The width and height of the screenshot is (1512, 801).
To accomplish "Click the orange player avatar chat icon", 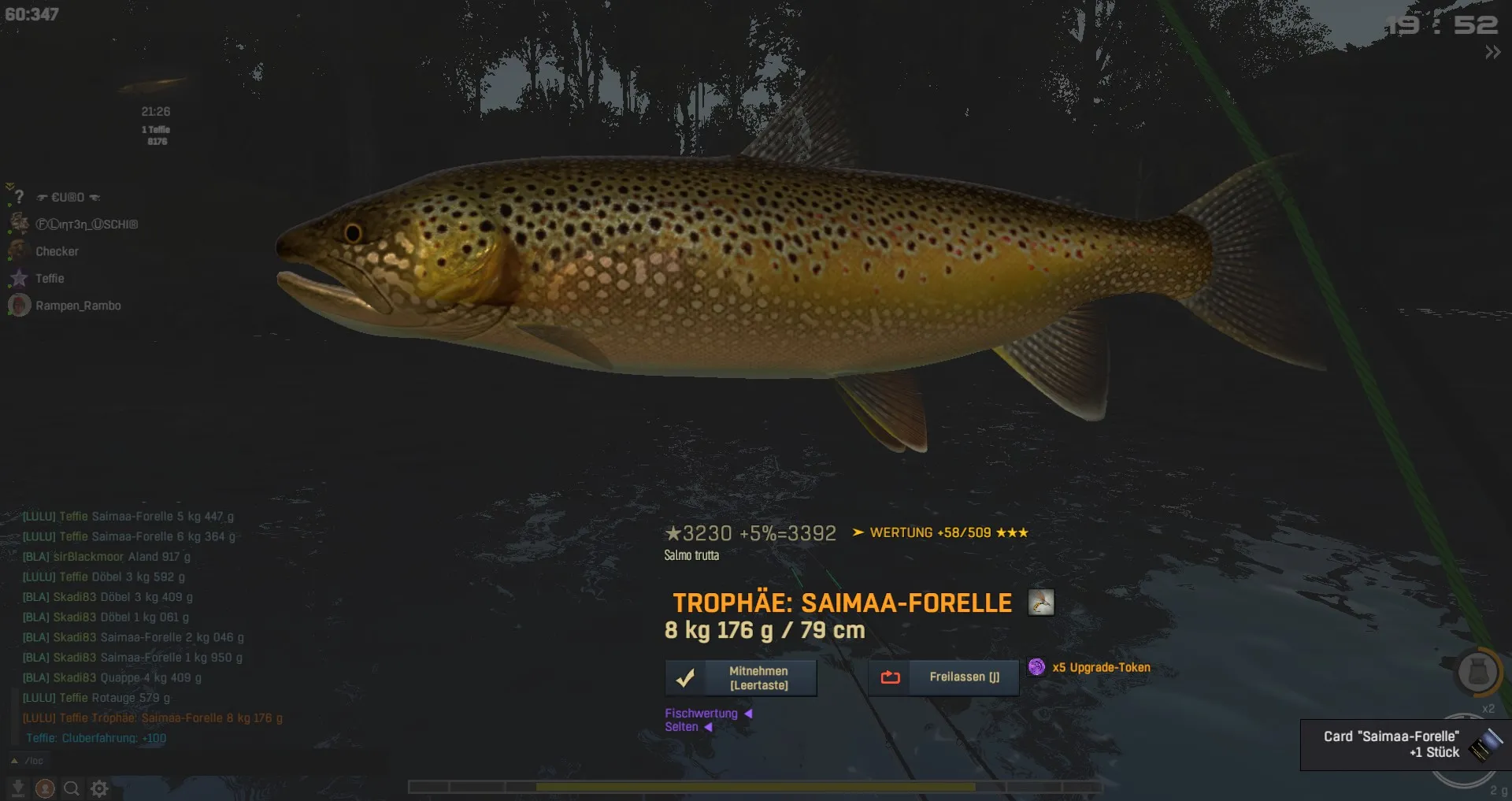I will pyautogui.click(x=45, y=788).
